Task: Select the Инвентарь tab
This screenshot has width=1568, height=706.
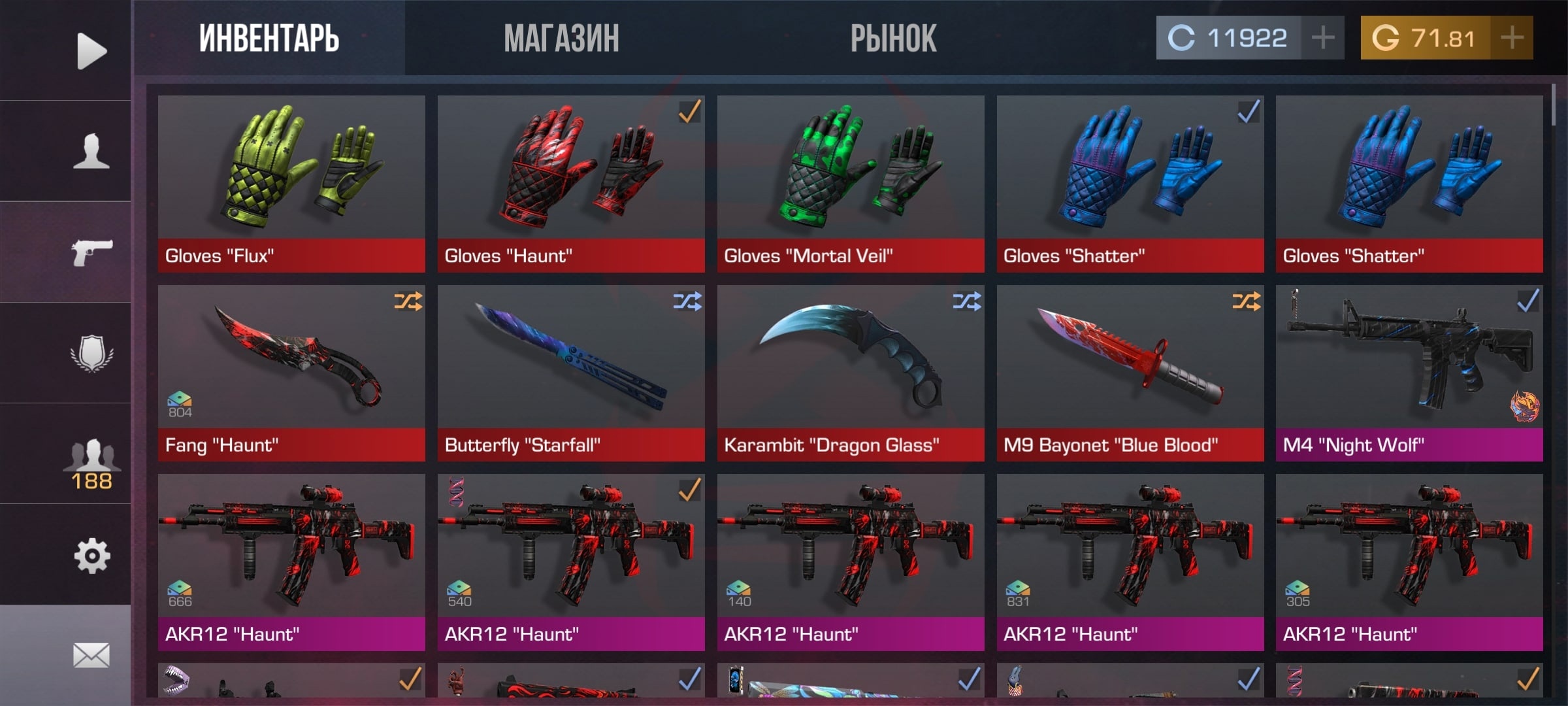Action: click(269, 38)
